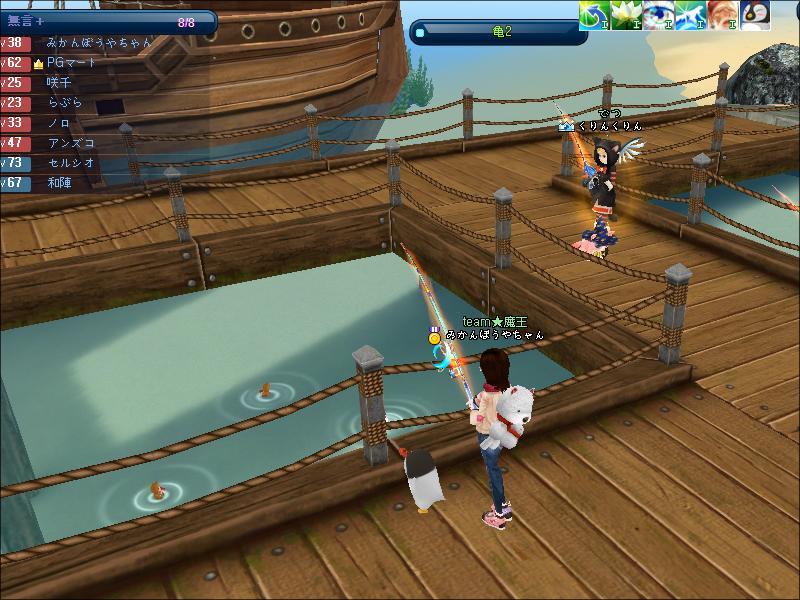Select party leader PGマート in the list

pos(72,63)
